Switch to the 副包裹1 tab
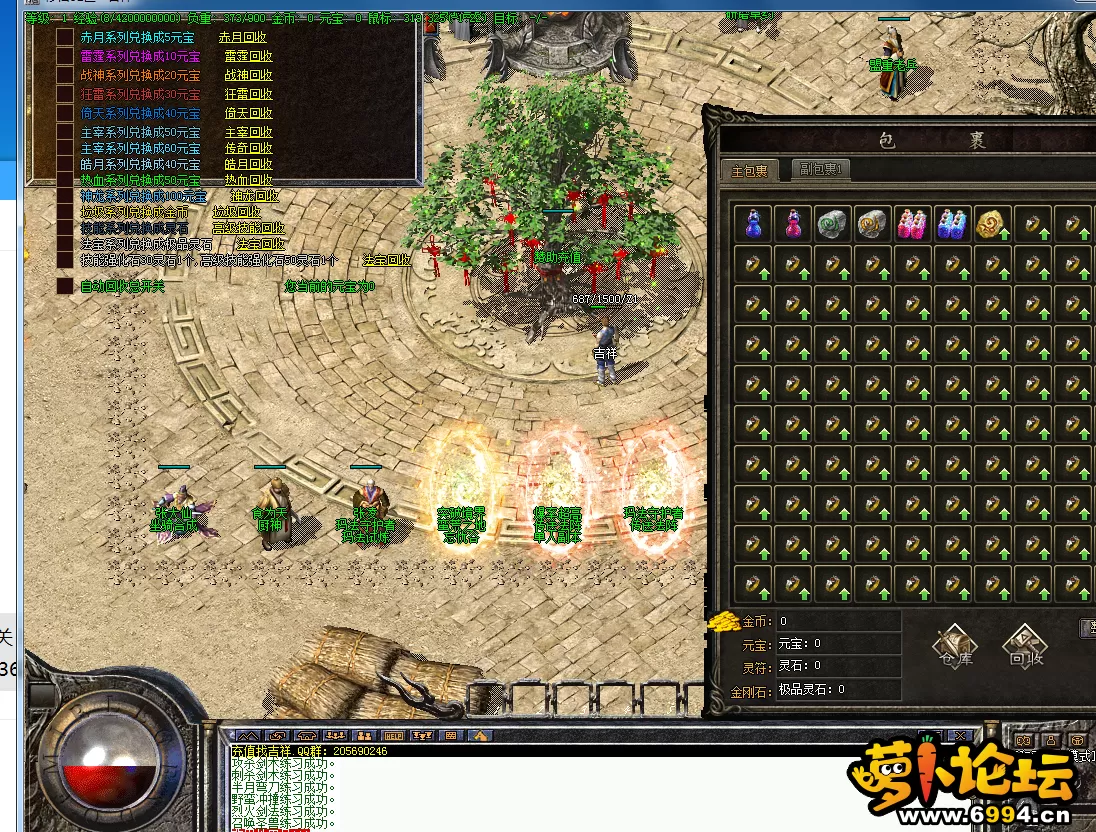Screen dimensions: 1096x832 tap(820, 170)
